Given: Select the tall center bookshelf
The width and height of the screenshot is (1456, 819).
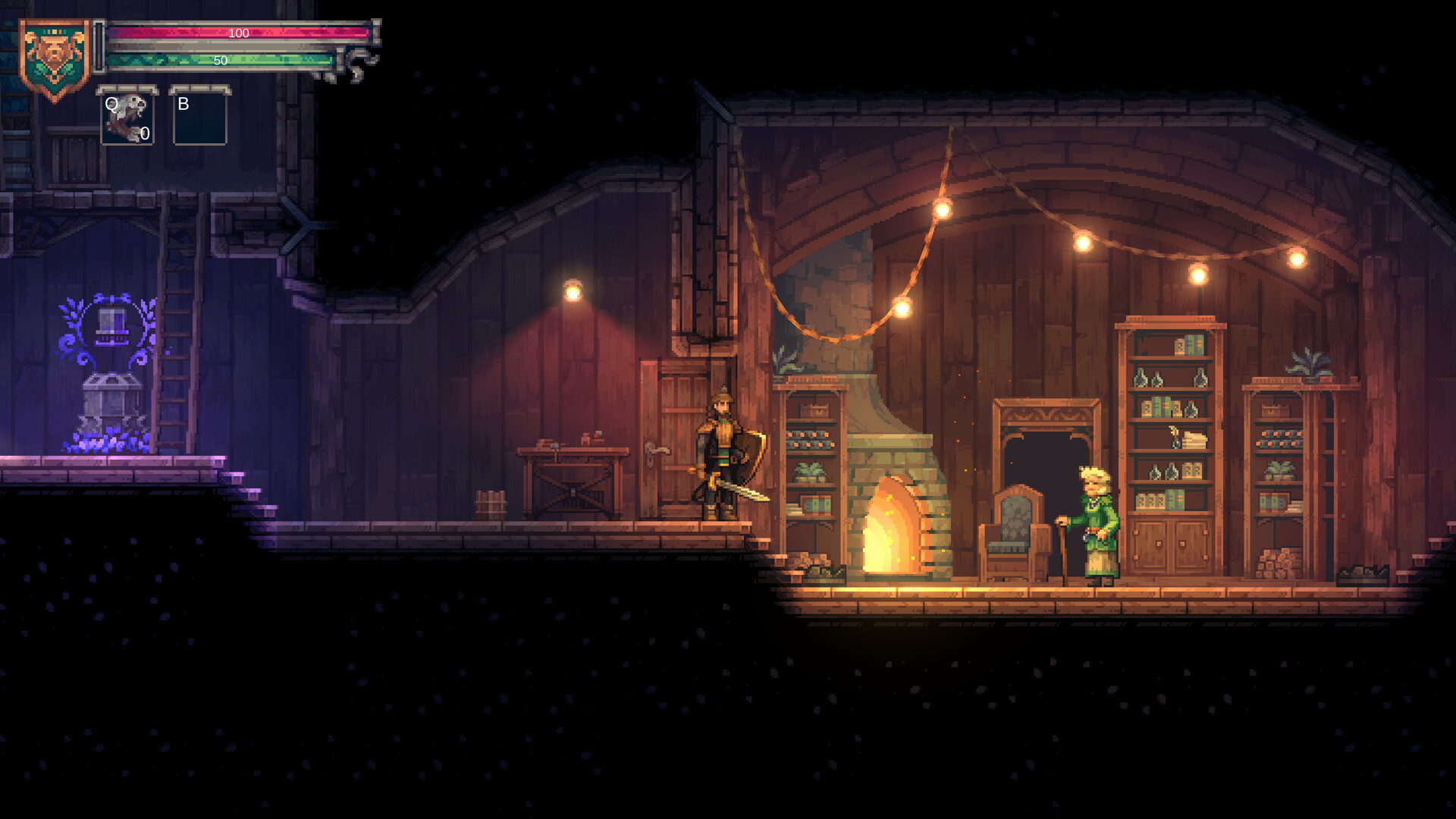Looking at the screenshot, I should 1172,409.
